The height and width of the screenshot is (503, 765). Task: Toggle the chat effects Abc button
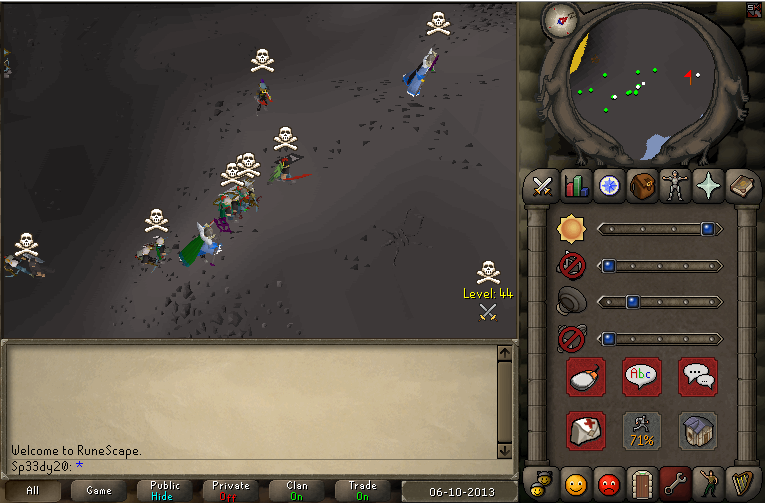[641, 376]
